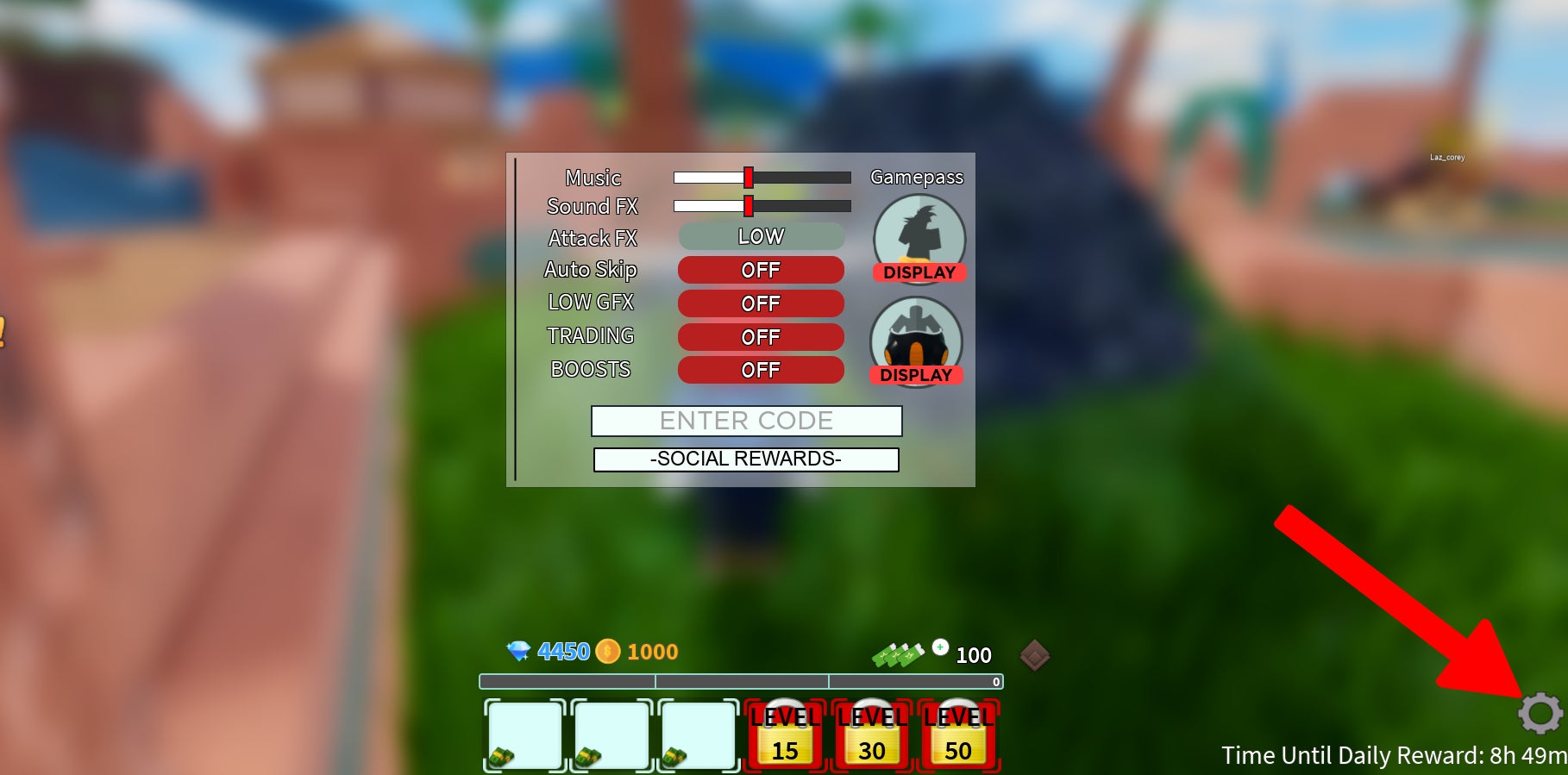Open the -SOCIAL REWARDS- menu
Screen dimensions: 1568x775
745,459
